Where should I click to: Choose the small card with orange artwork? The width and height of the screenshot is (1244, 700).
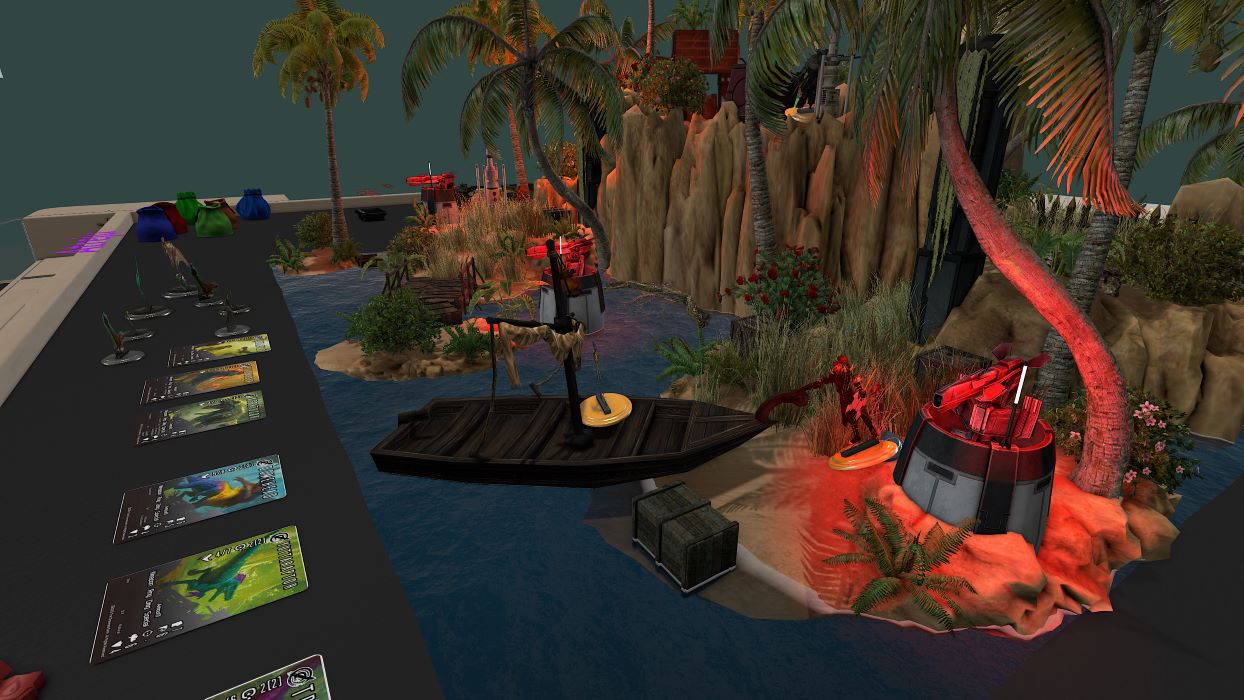point(201,382)
